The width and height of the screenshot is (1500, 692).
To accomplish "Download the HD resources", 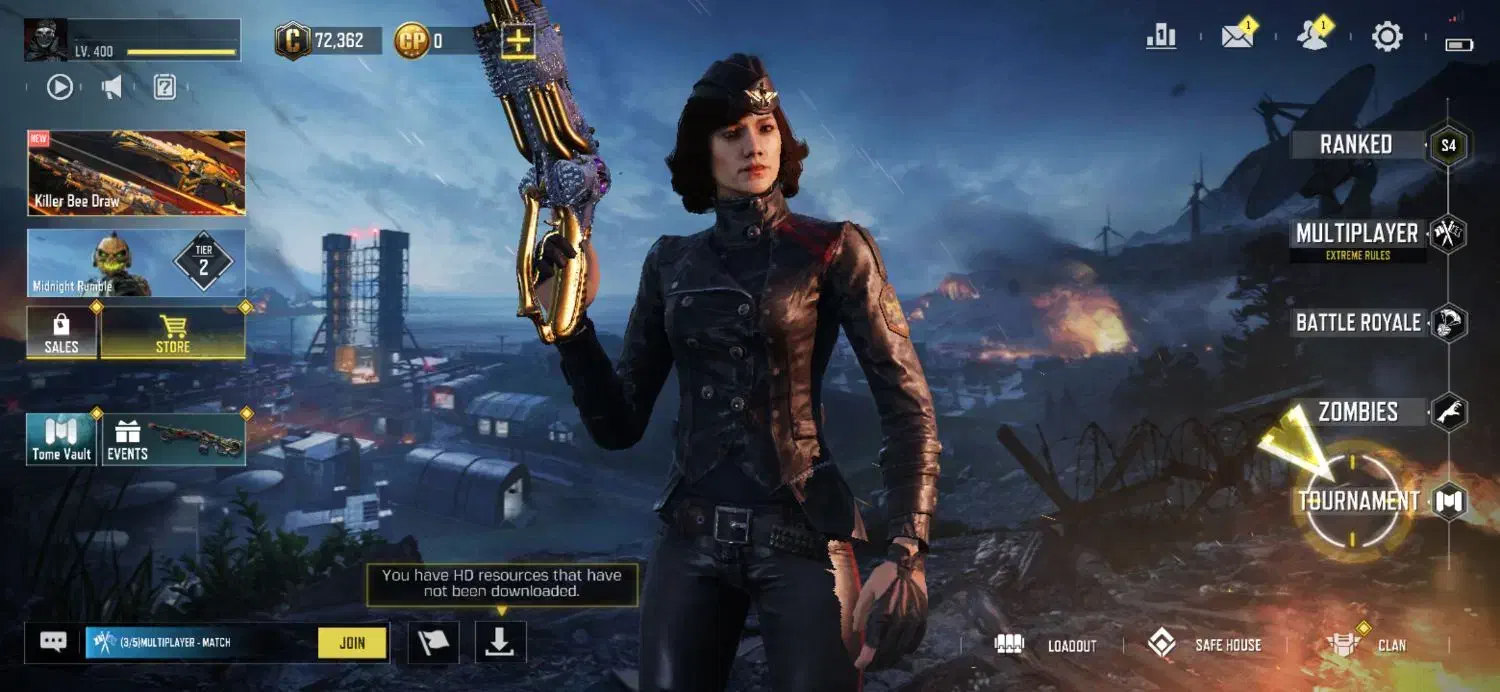I will (500, 642).
